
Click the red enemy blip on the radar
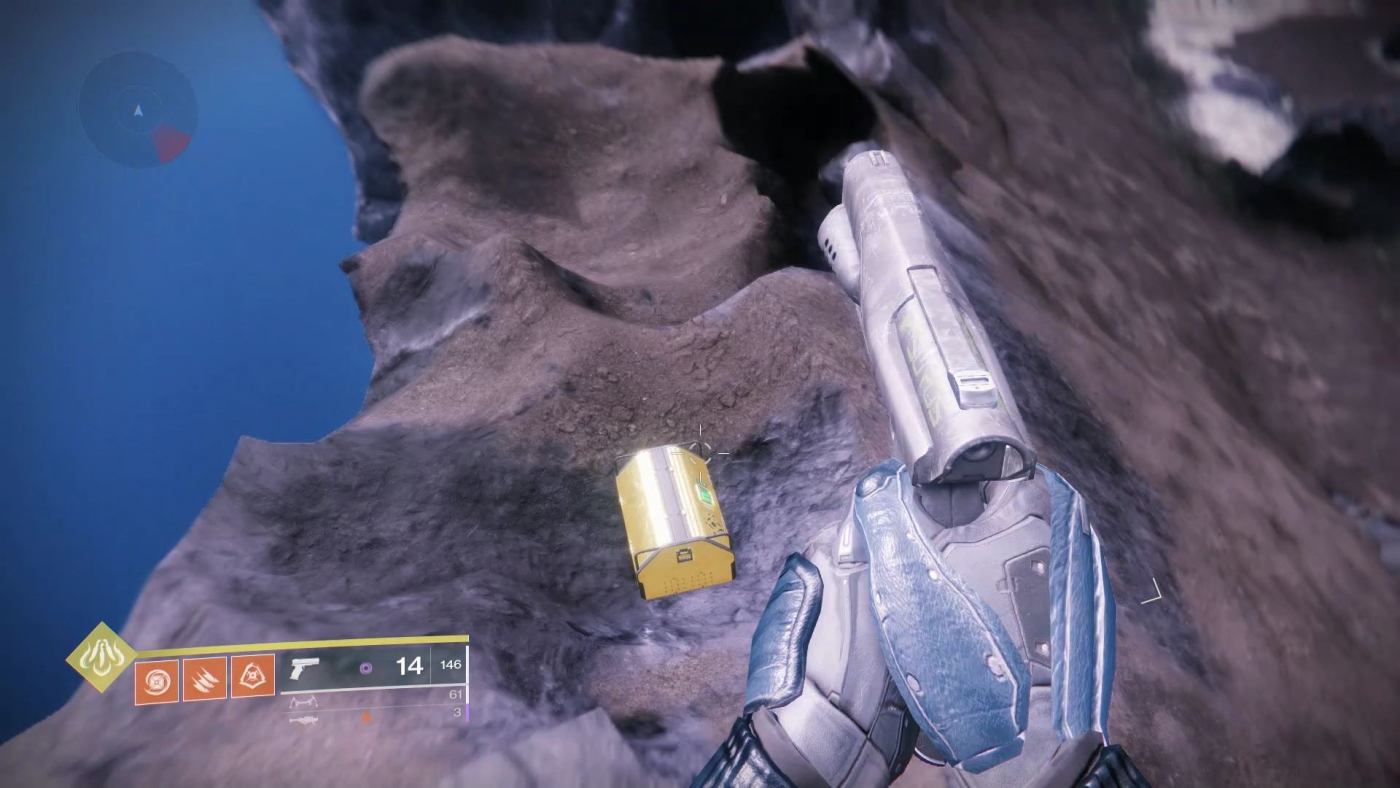pyautogui.click(x=170, y=141)
